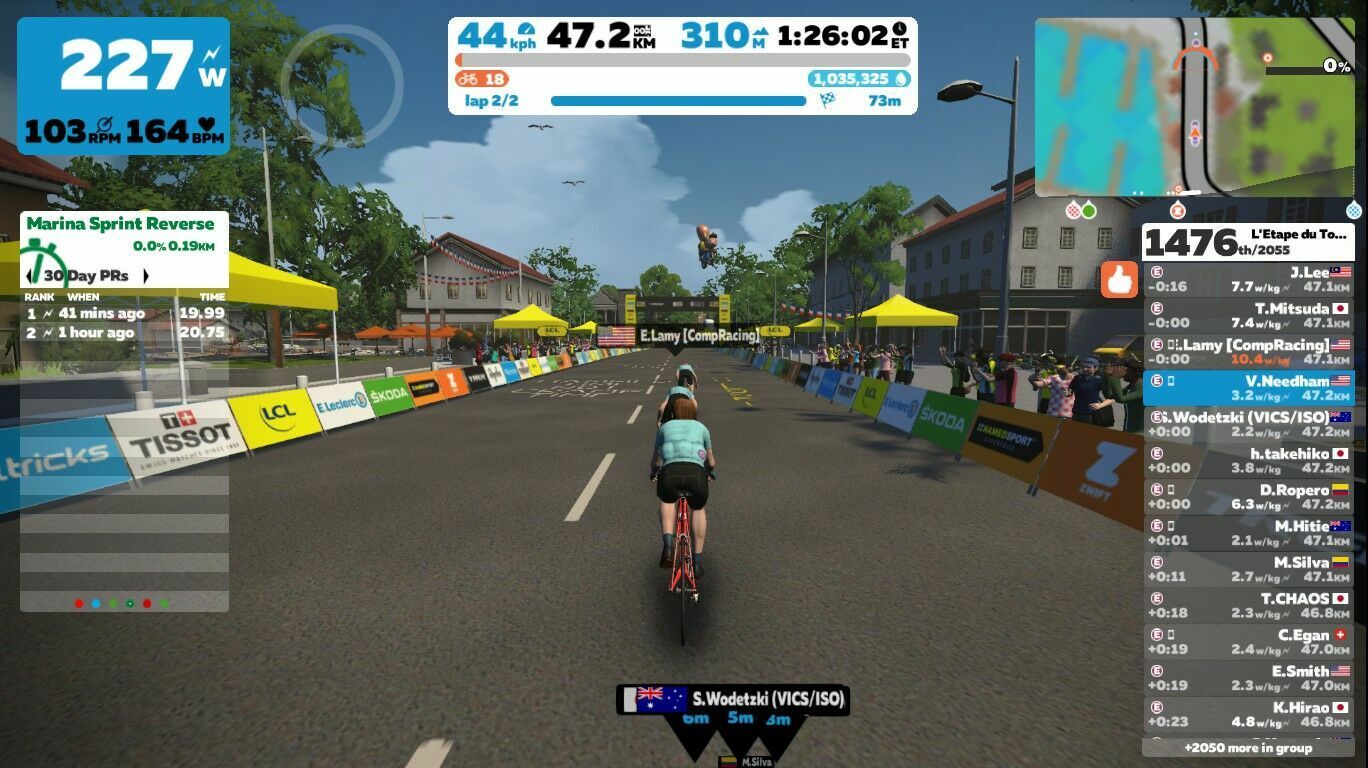Select S.Wodetzki (VICS/ISO) in the rider list
Screen dimensions: 1368x768
click(x=1248, y=424)
